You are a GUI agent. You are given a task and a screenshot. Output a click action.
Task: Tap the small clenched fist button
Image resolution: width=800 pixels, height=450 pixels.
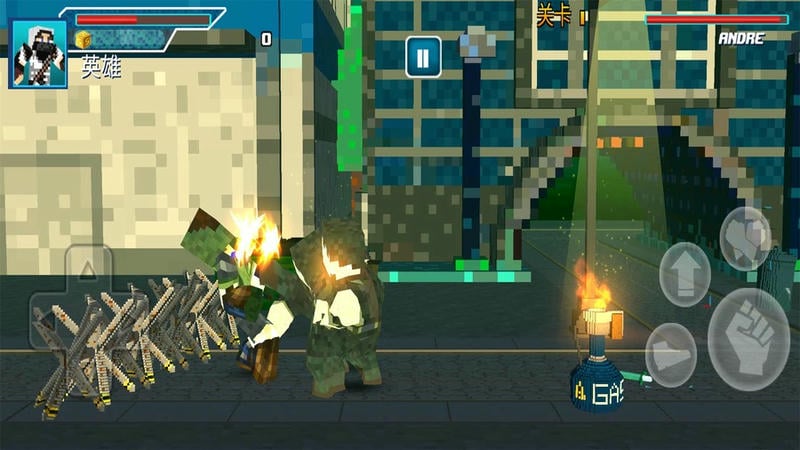746,237
